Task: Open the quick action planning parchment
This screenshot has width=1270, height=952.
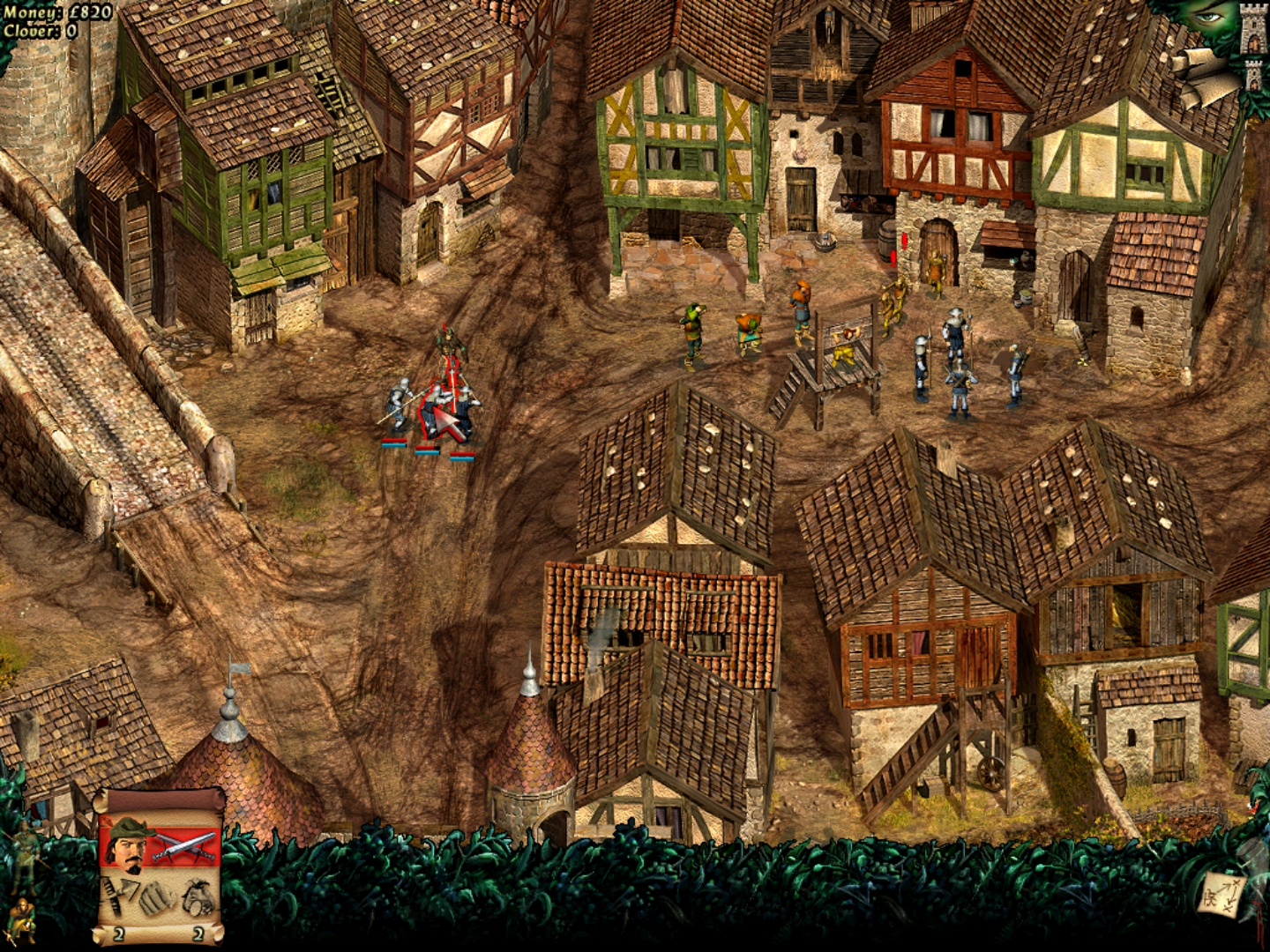Action: click(x=1221, y=896)
